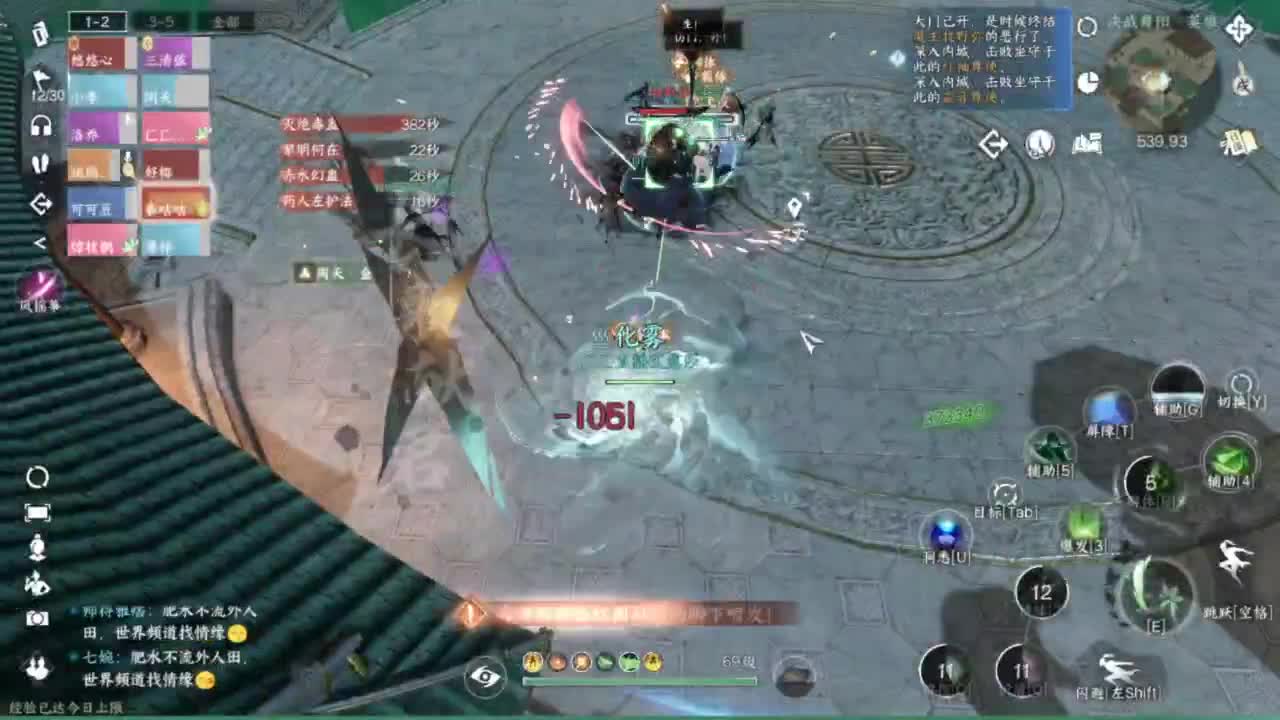Click the headphones voice icon in left sidebar

(40, 125)
